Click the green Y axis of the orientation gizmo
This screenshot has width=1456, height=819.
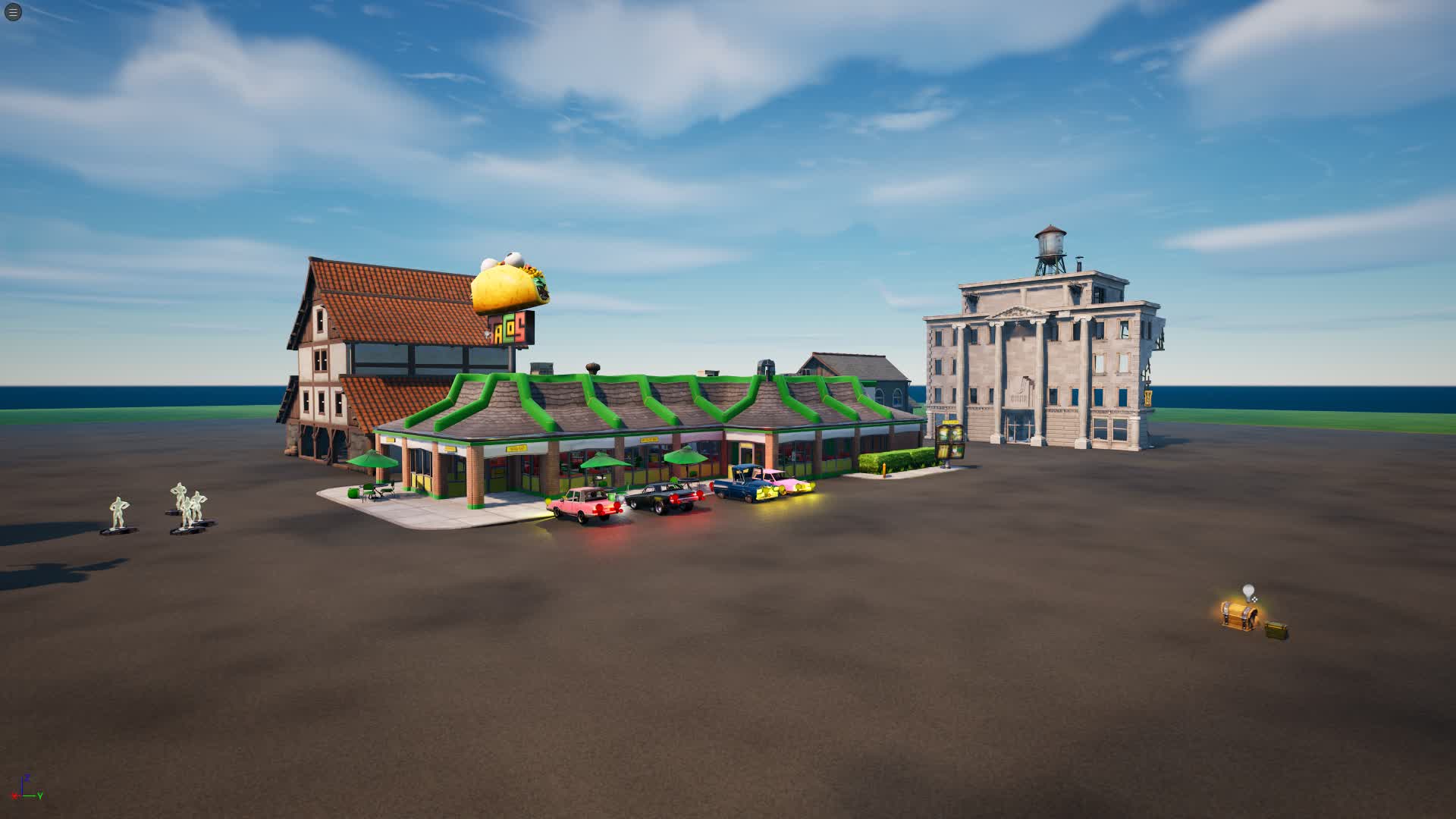click(x=39, y=796)
